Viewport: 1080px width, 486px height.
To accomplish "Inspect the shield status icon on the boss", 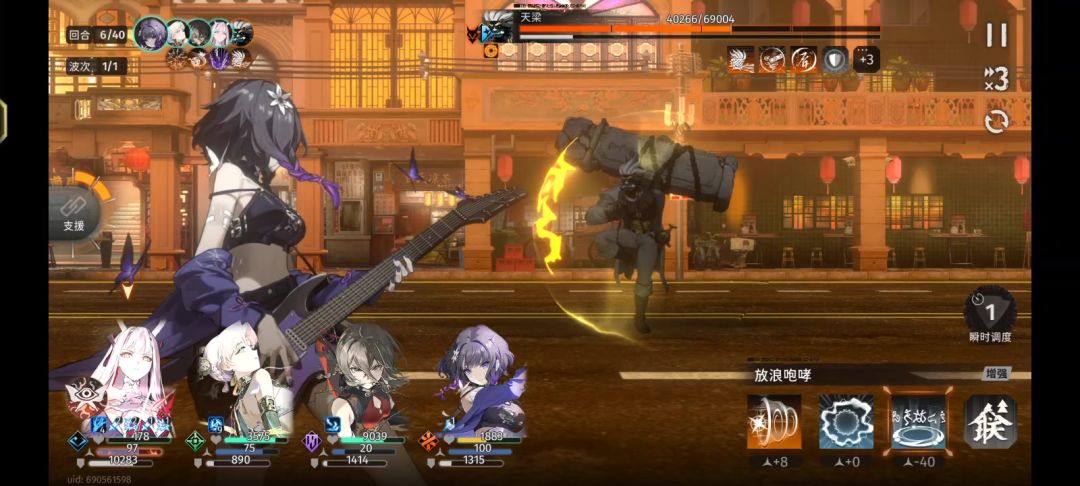I will tap(835, 59).
